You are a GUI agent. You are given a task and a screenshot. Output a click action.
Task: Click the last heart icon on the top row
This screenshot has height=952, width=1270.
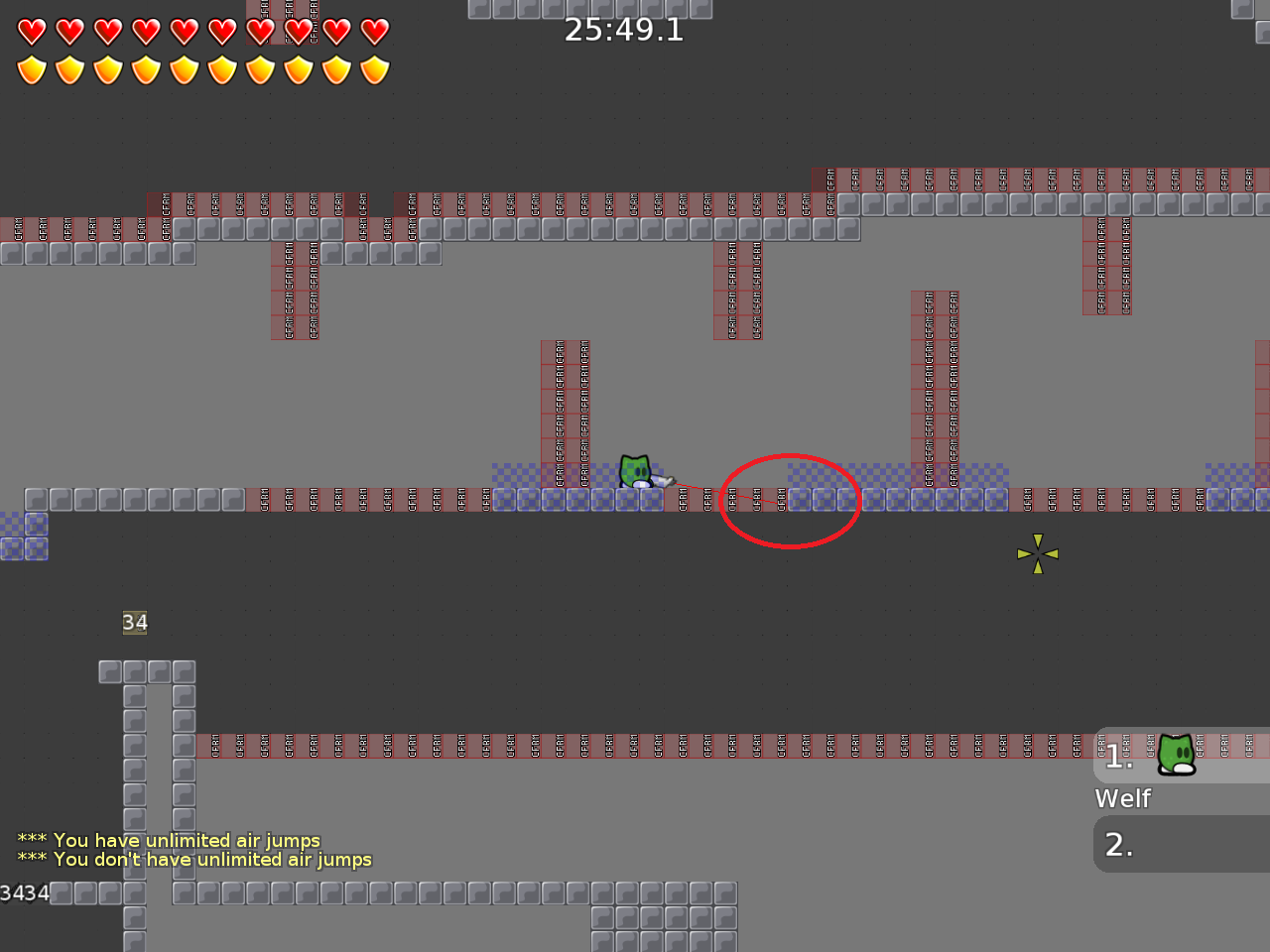[374, 31]
